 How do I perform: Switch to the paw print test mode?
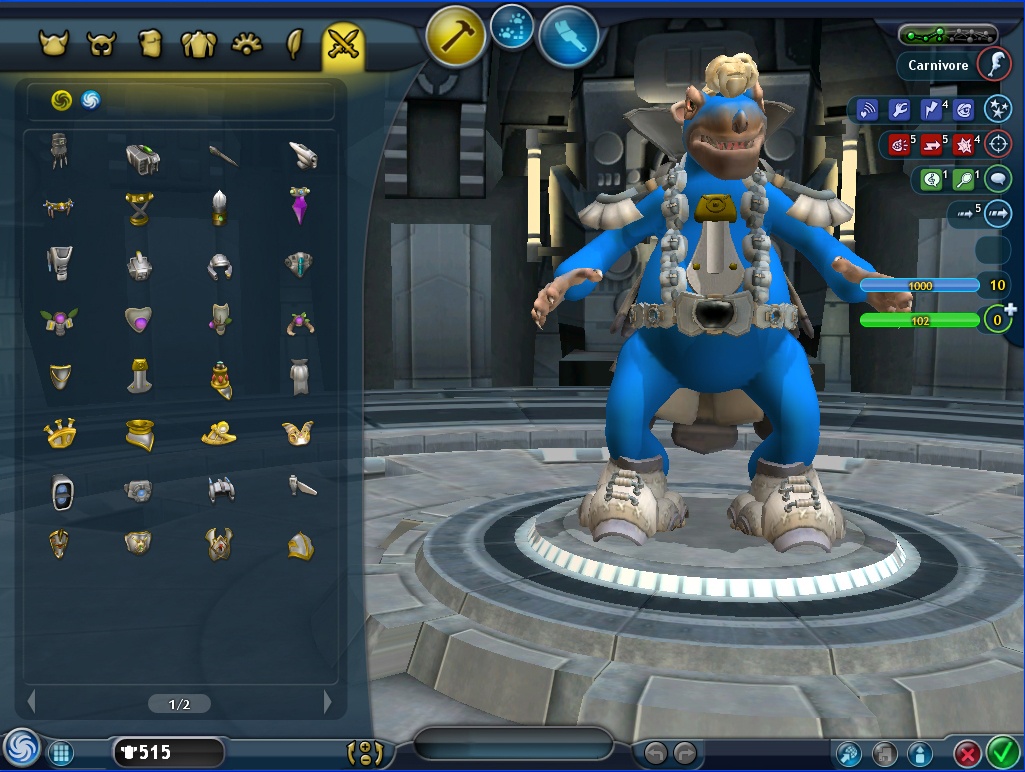coord(513,28)
